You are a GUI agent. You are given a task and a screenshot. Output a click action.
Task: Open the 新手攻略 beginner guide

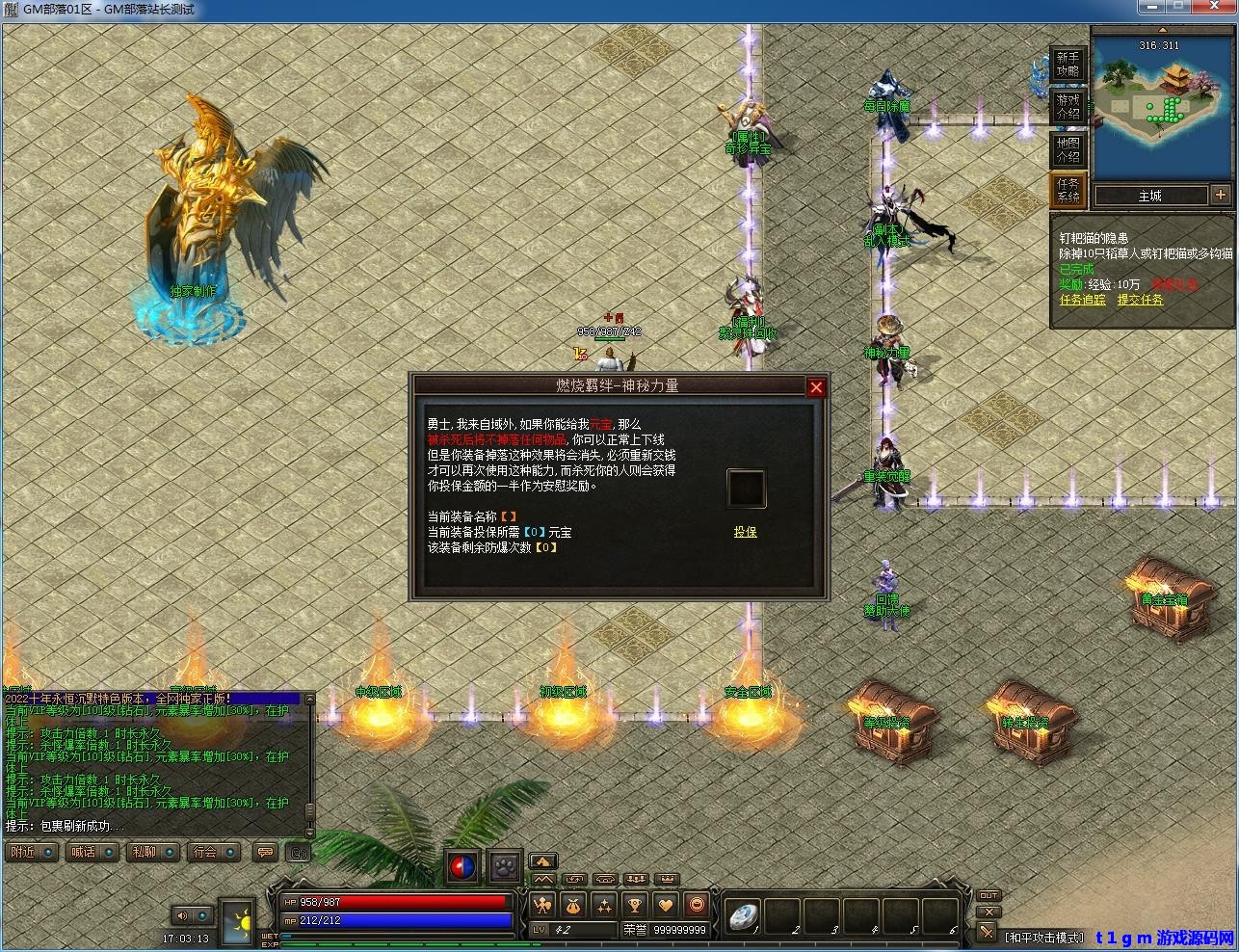[1068, 65]
